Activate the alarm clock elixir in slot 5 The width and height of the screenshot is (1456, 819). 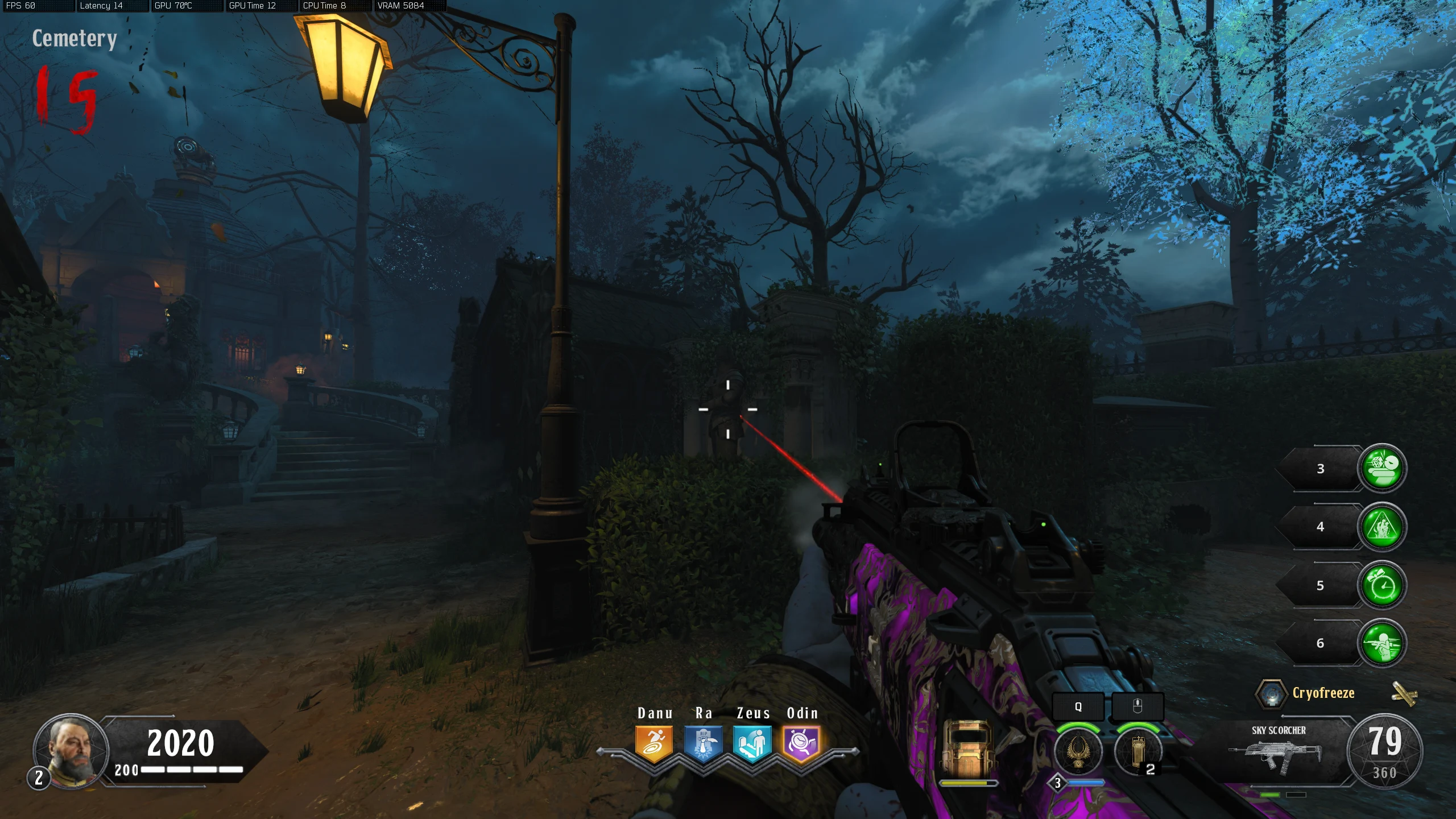1382,585
